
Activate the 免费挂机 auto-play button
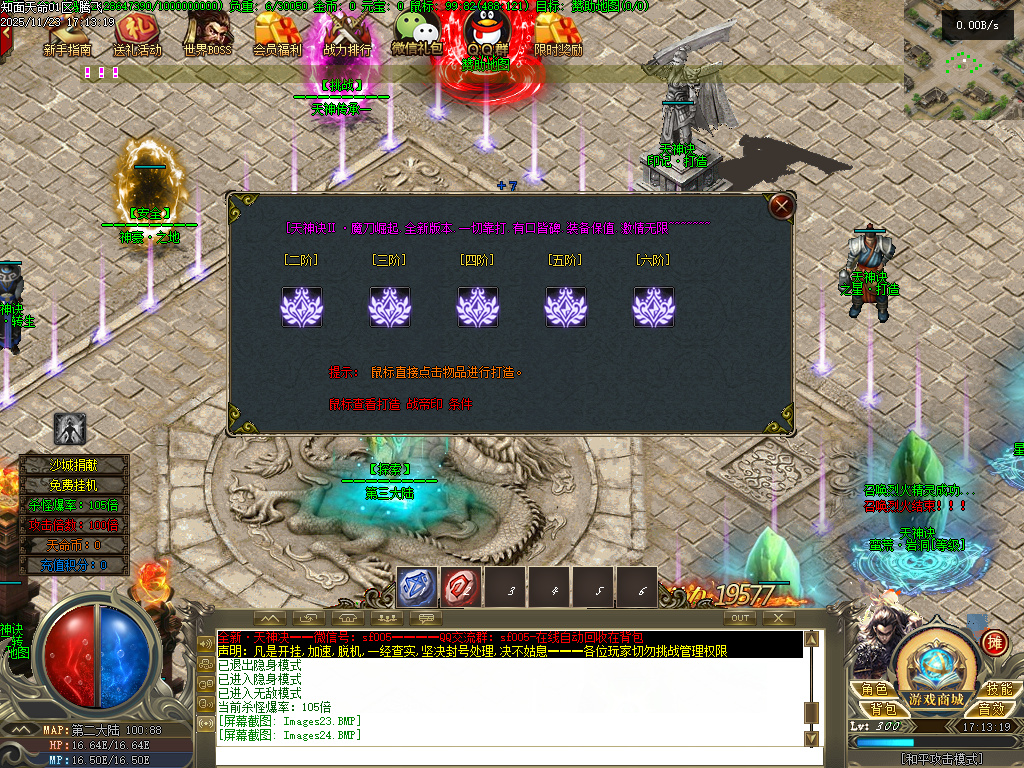[x=75, y=484]
